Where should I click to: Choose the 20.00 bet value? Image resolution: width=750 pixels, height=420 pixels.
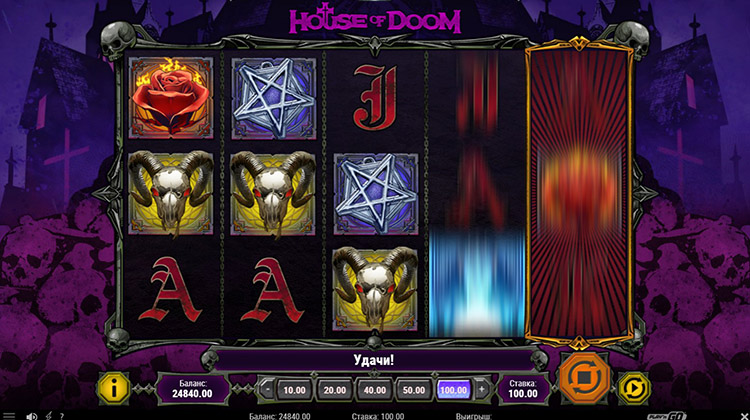(334, 389)
